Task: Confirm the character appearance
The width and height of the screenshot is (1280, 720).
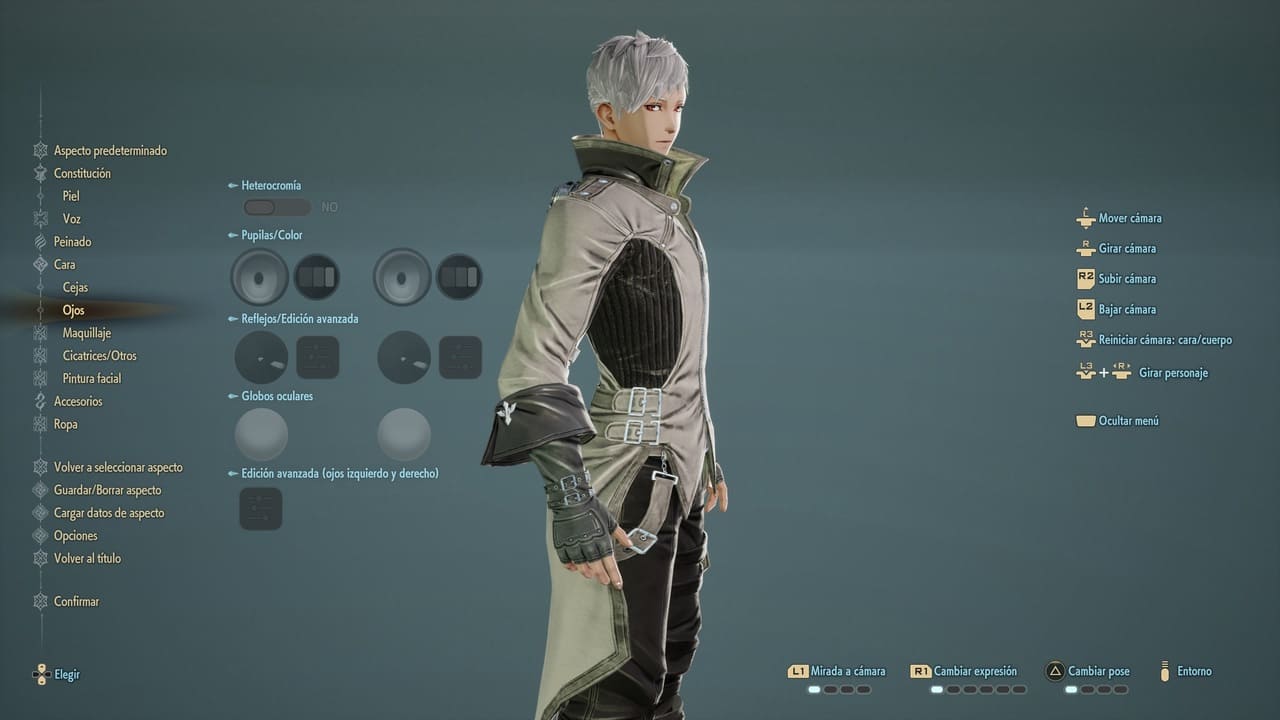Action: pyautogui.click(x=76, y=602)
